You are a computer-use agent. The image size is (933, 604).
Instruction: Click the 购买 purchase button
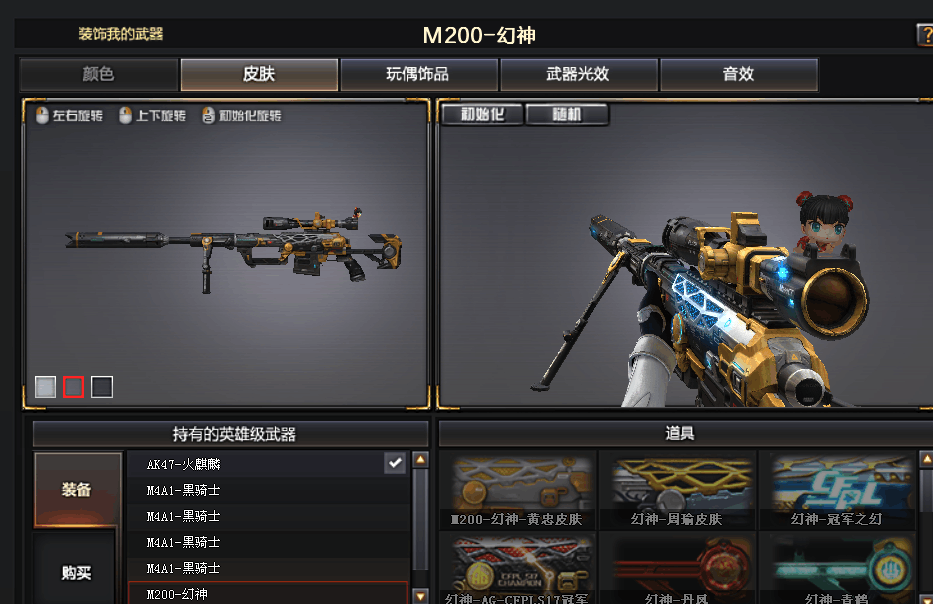click(x=77, y=572)
